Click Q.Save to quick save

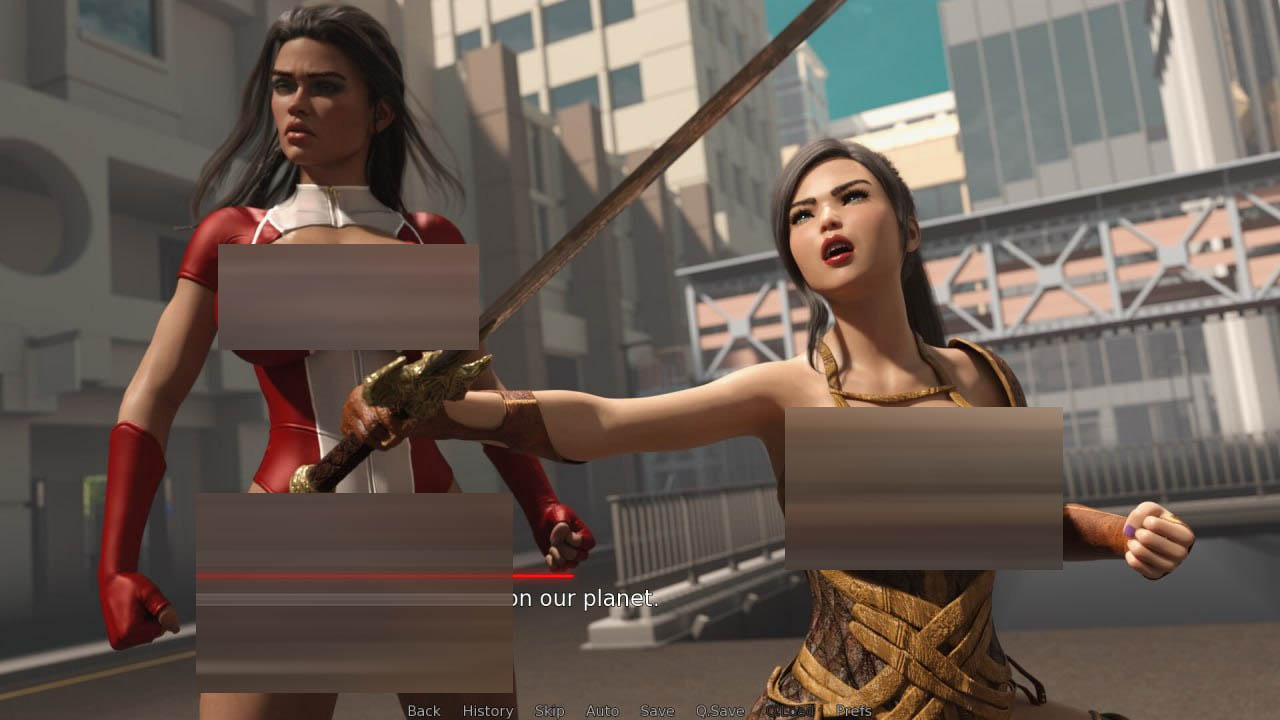tap(720, 711)
